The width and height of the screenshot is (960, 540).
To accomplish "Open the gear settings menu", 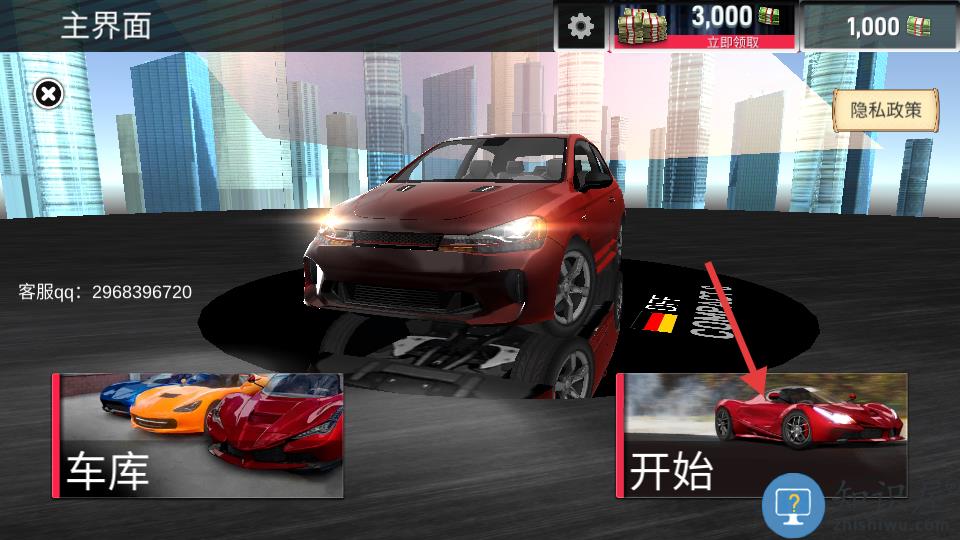I will (580, 26).
